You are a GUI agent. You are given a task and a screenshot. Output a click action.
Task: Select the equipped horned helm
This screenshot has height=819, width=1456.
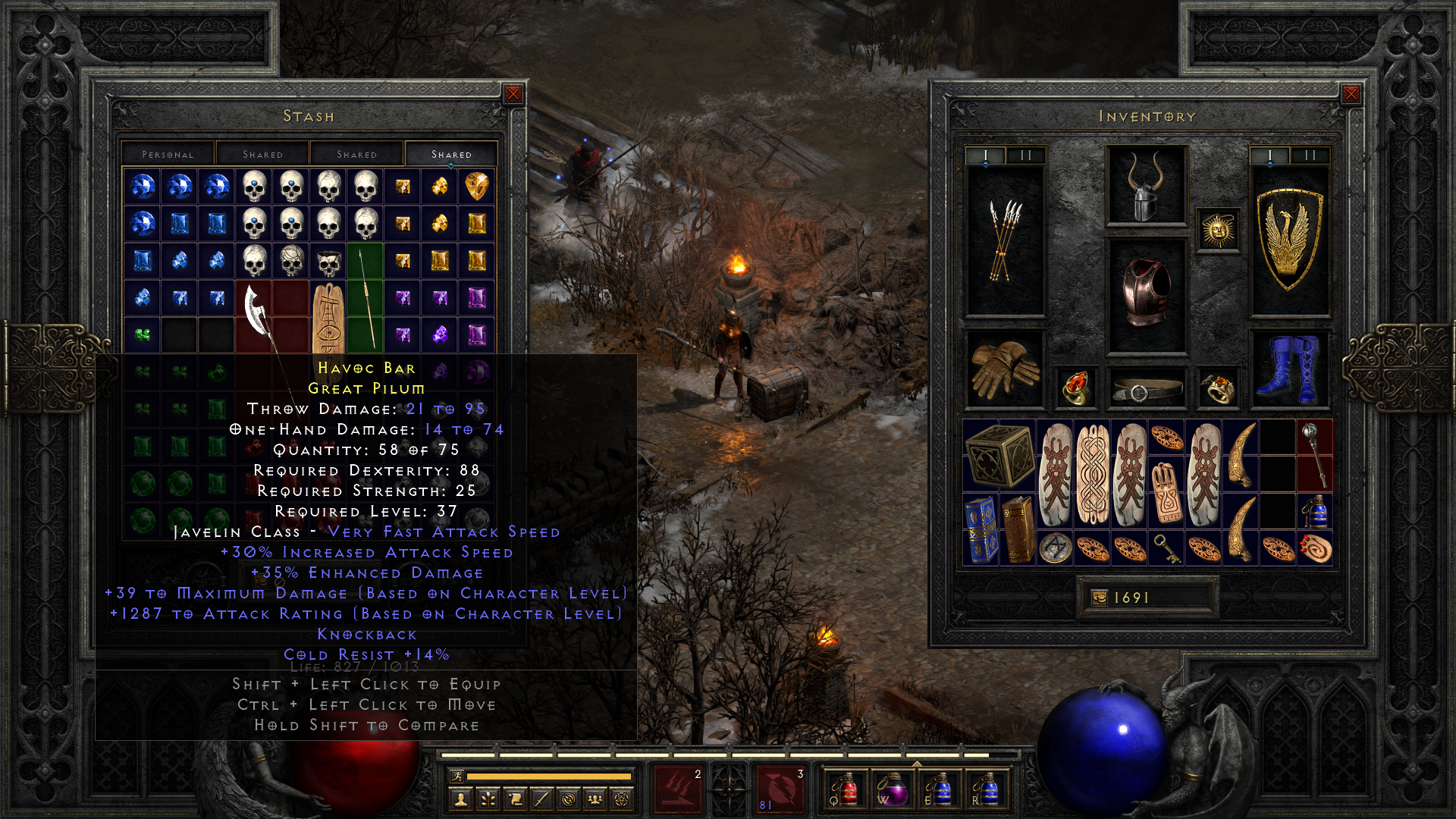1146,187
